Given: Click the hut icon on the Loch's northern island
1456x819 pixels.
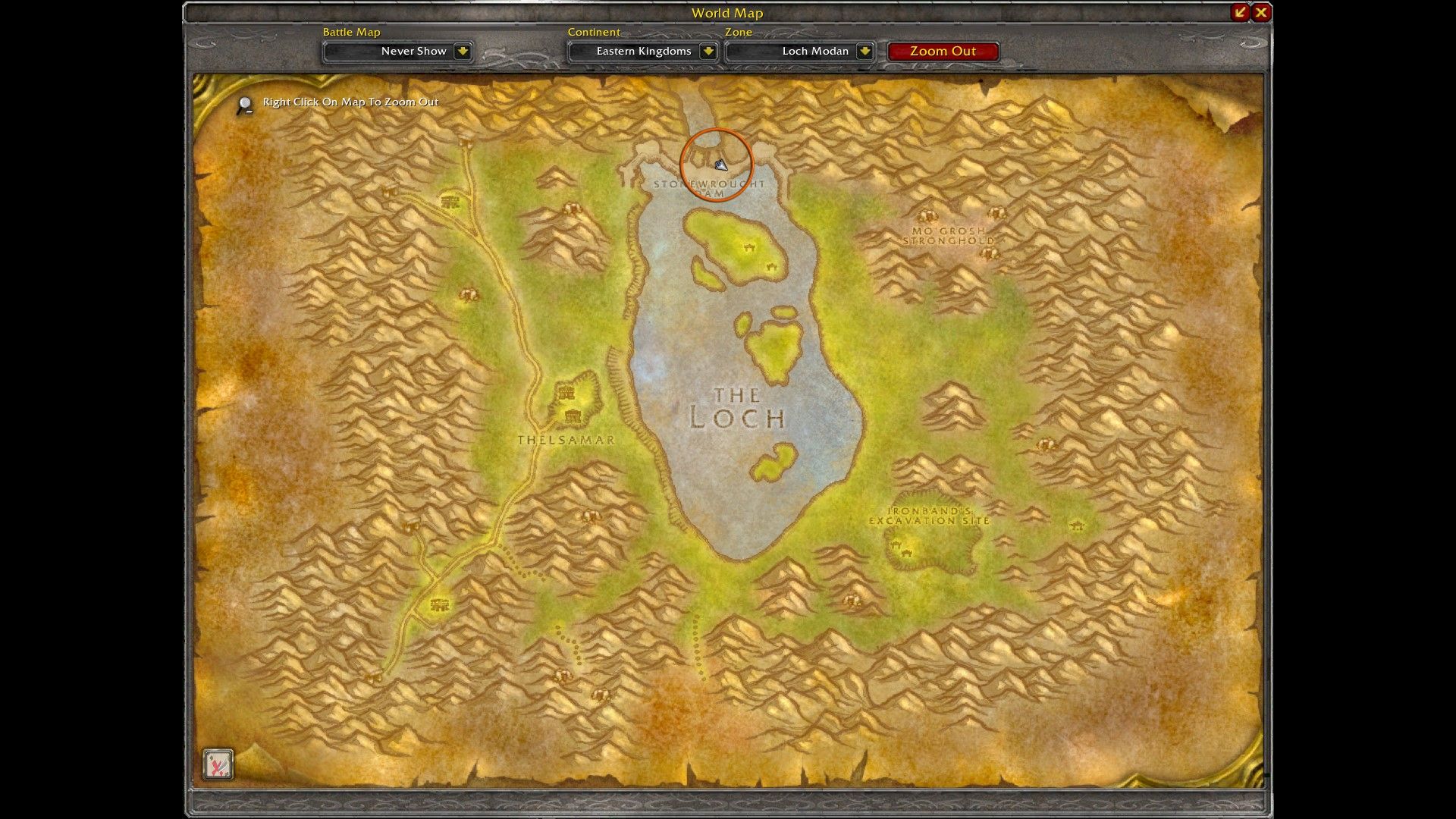Looking at the screenshot, I should click(x=748, y=246).
